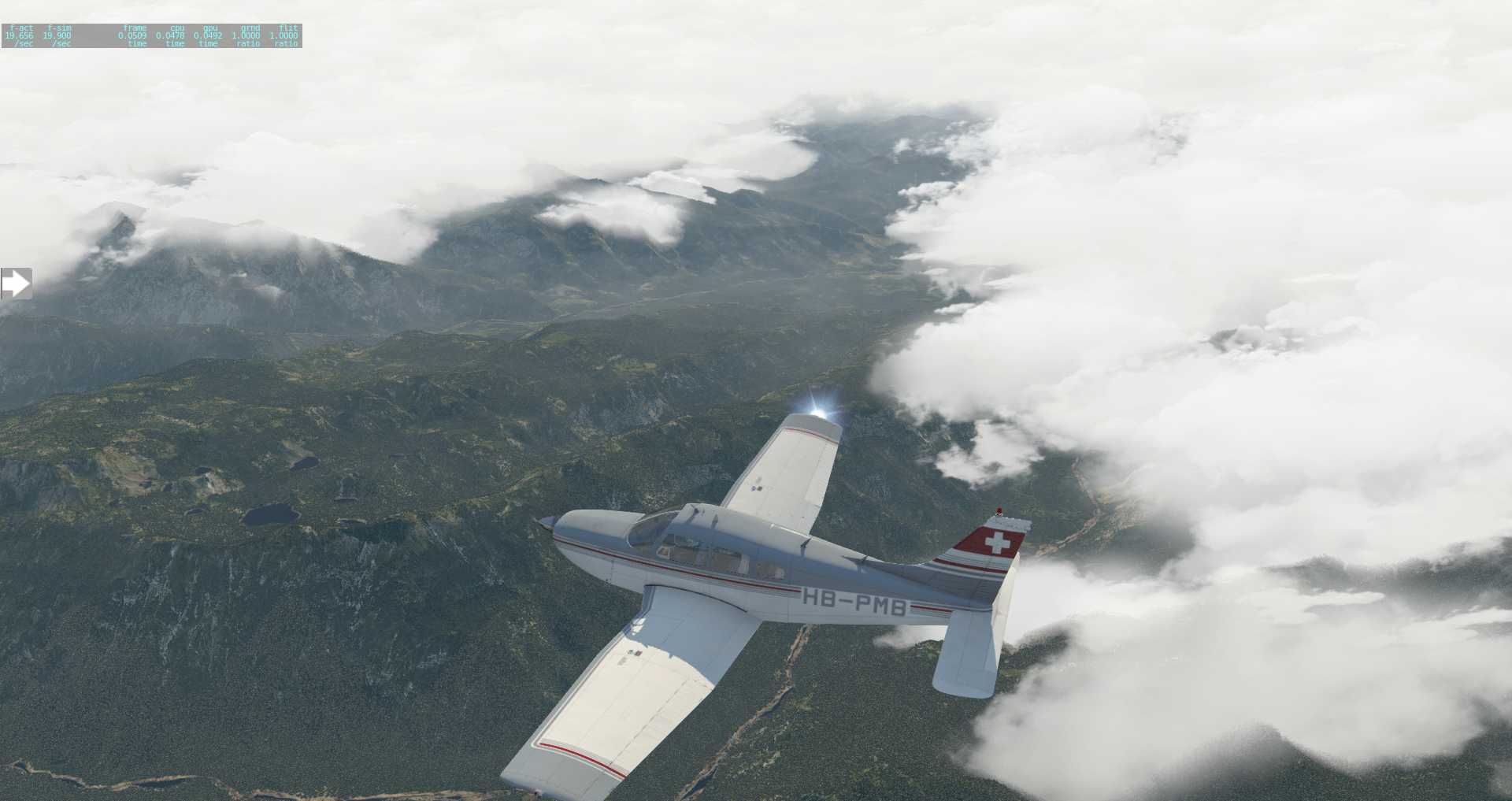1512x801 pixels.
Task: Select the cpu time readout
Action: click(x=172, y=35)
